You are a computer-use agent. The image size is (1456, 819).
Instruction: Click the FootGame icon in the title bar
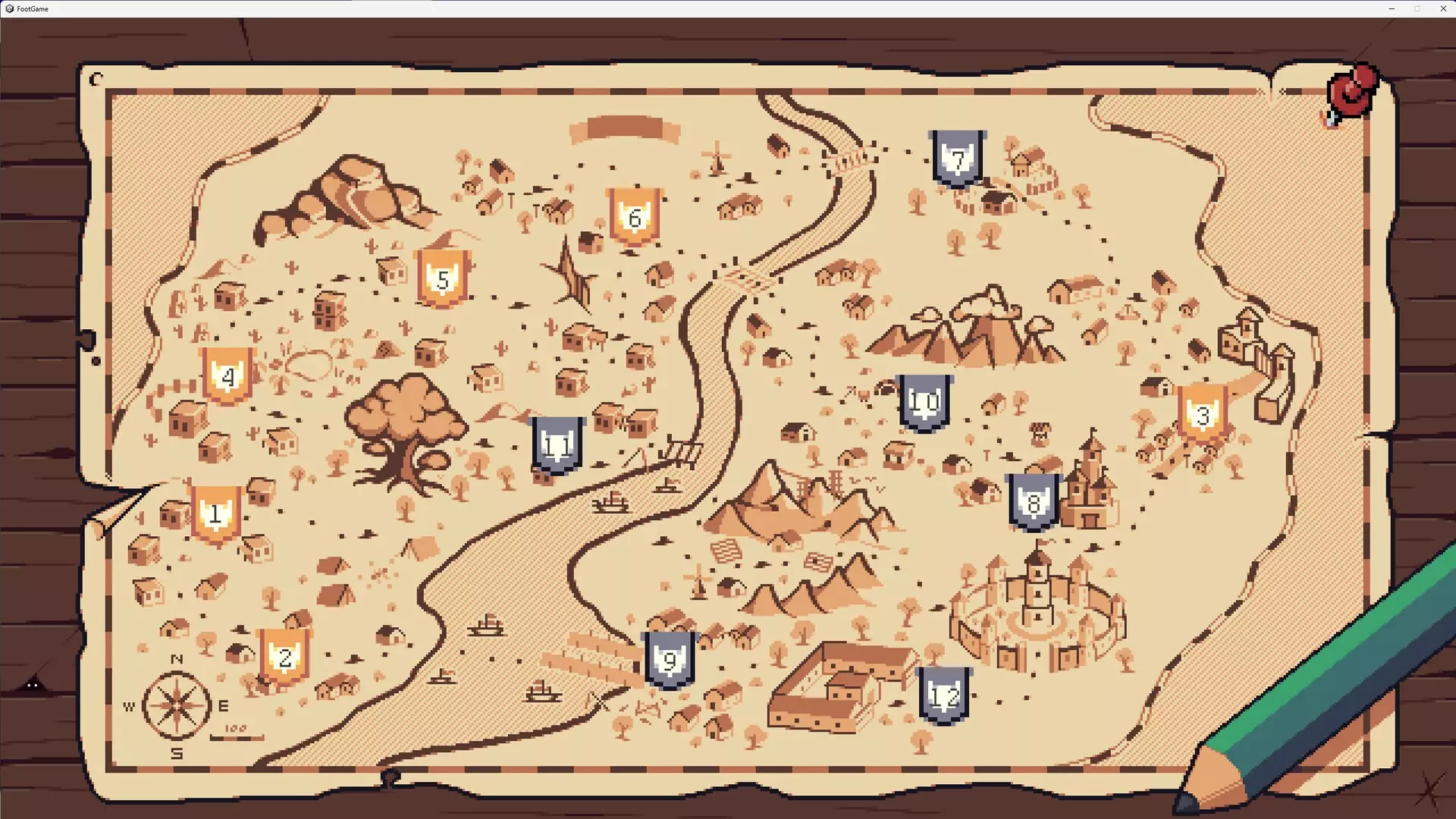[x=8, y=8]
